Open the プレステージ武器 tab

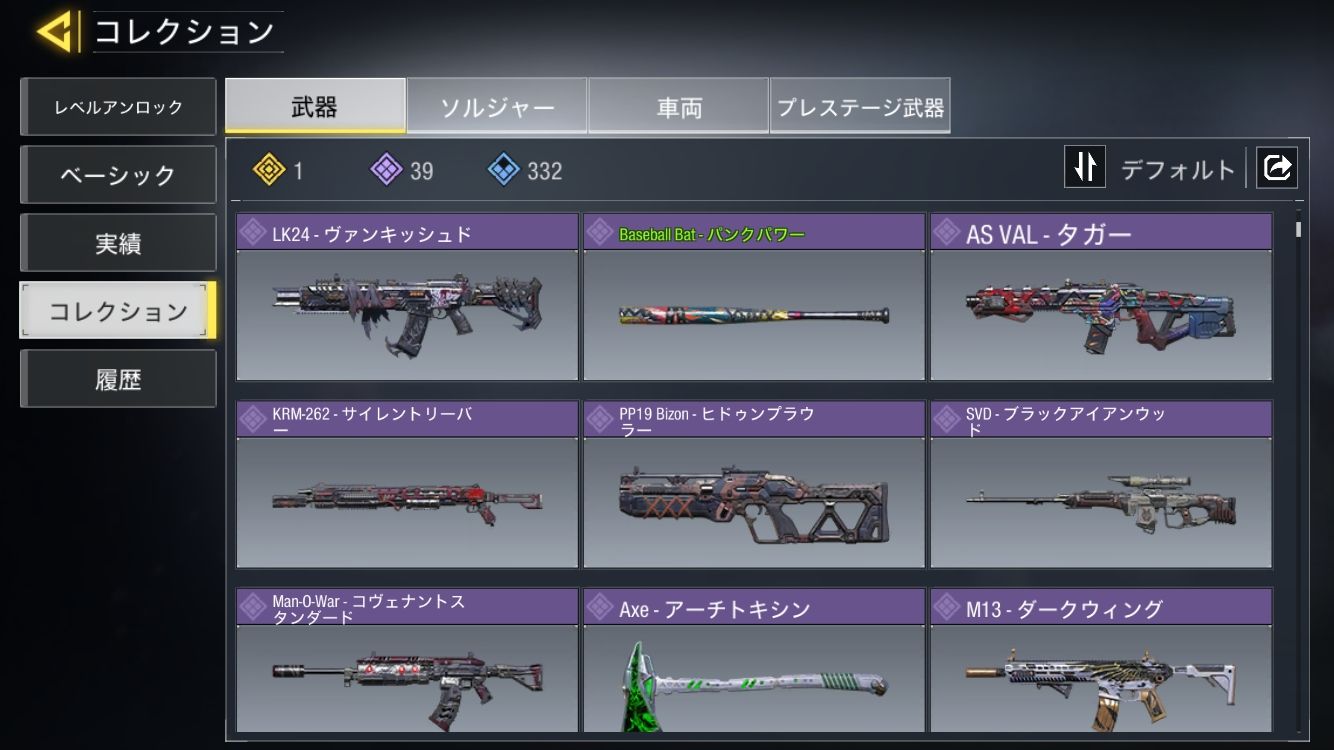[860, 106]
